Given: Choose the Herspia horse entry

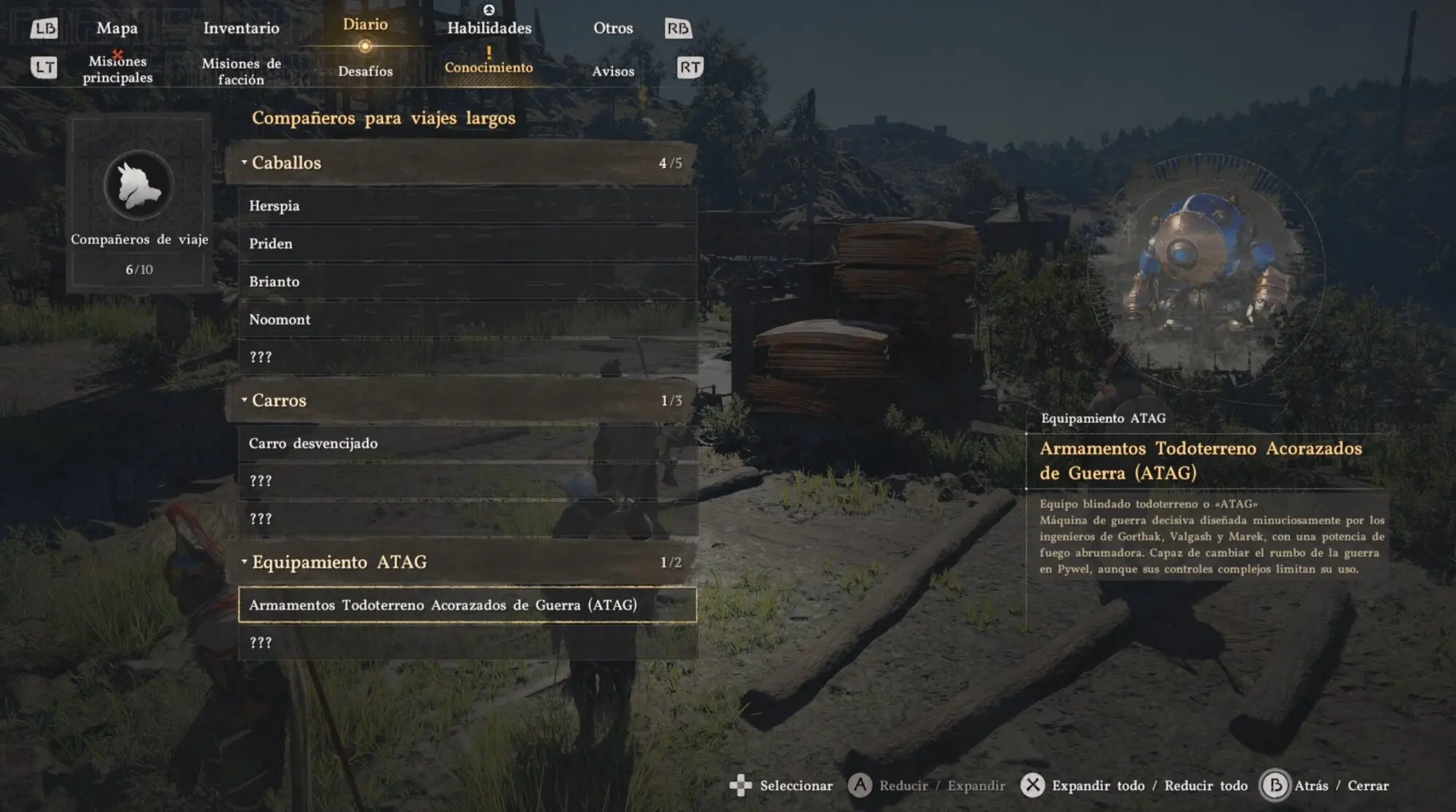Looking at the screenshot, I should (x=467, y=206).
